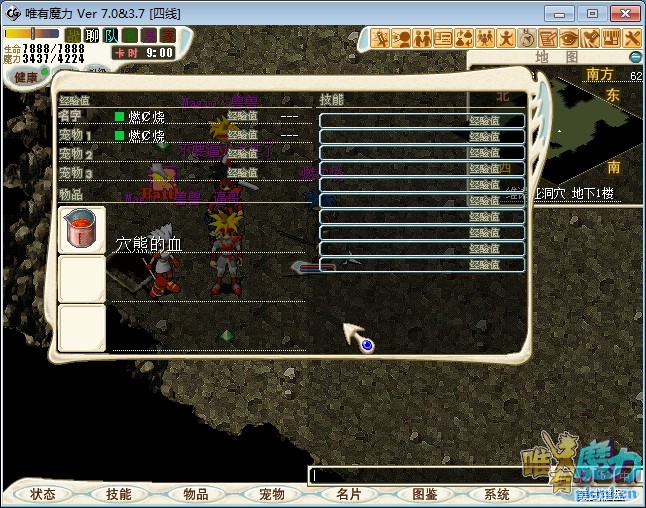
Task: Toggle the 战 battle mode button
Action: (73, 36)
